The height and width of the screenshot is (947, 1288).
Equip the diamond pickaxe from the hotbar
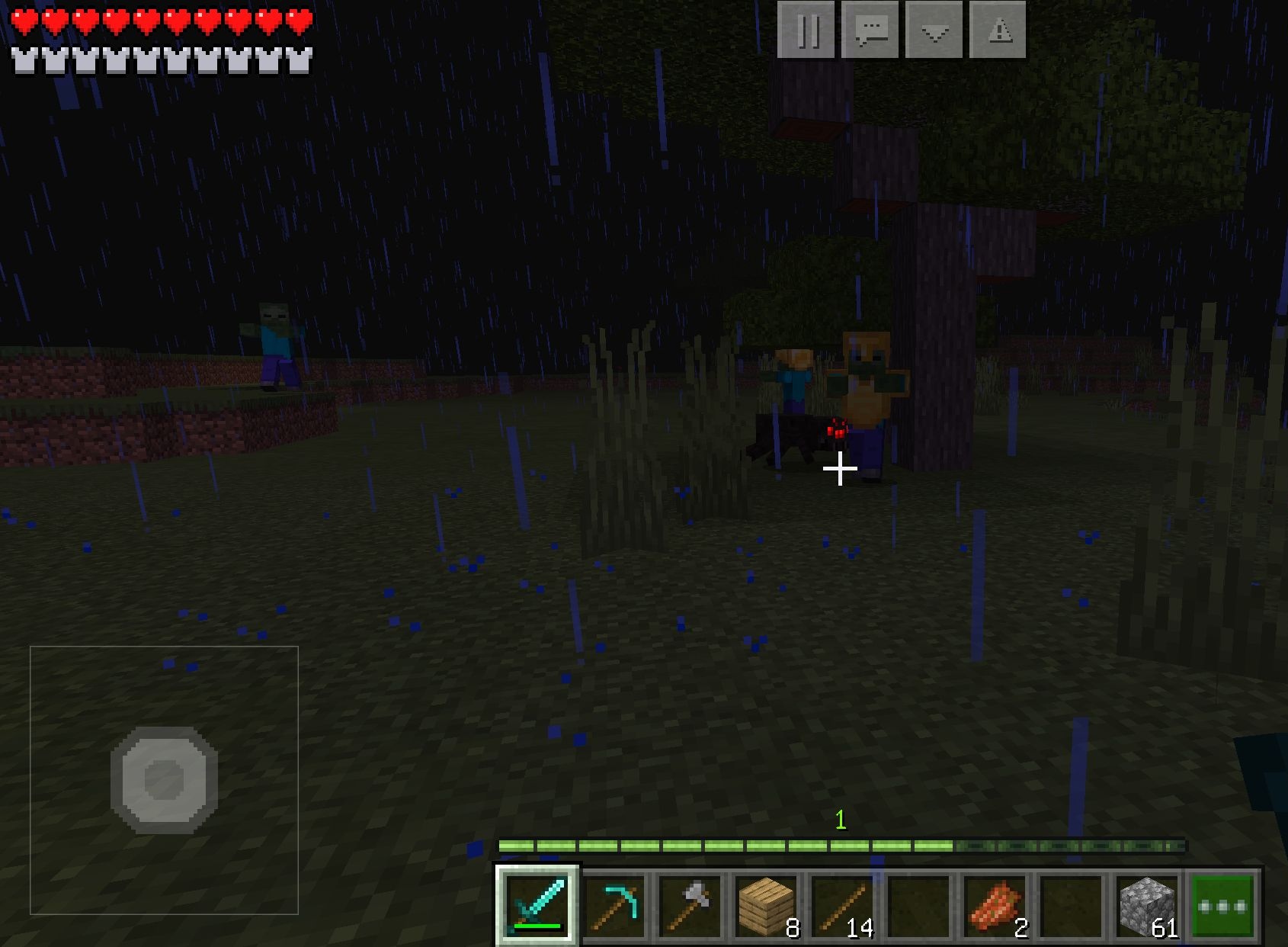coord(614,906)
